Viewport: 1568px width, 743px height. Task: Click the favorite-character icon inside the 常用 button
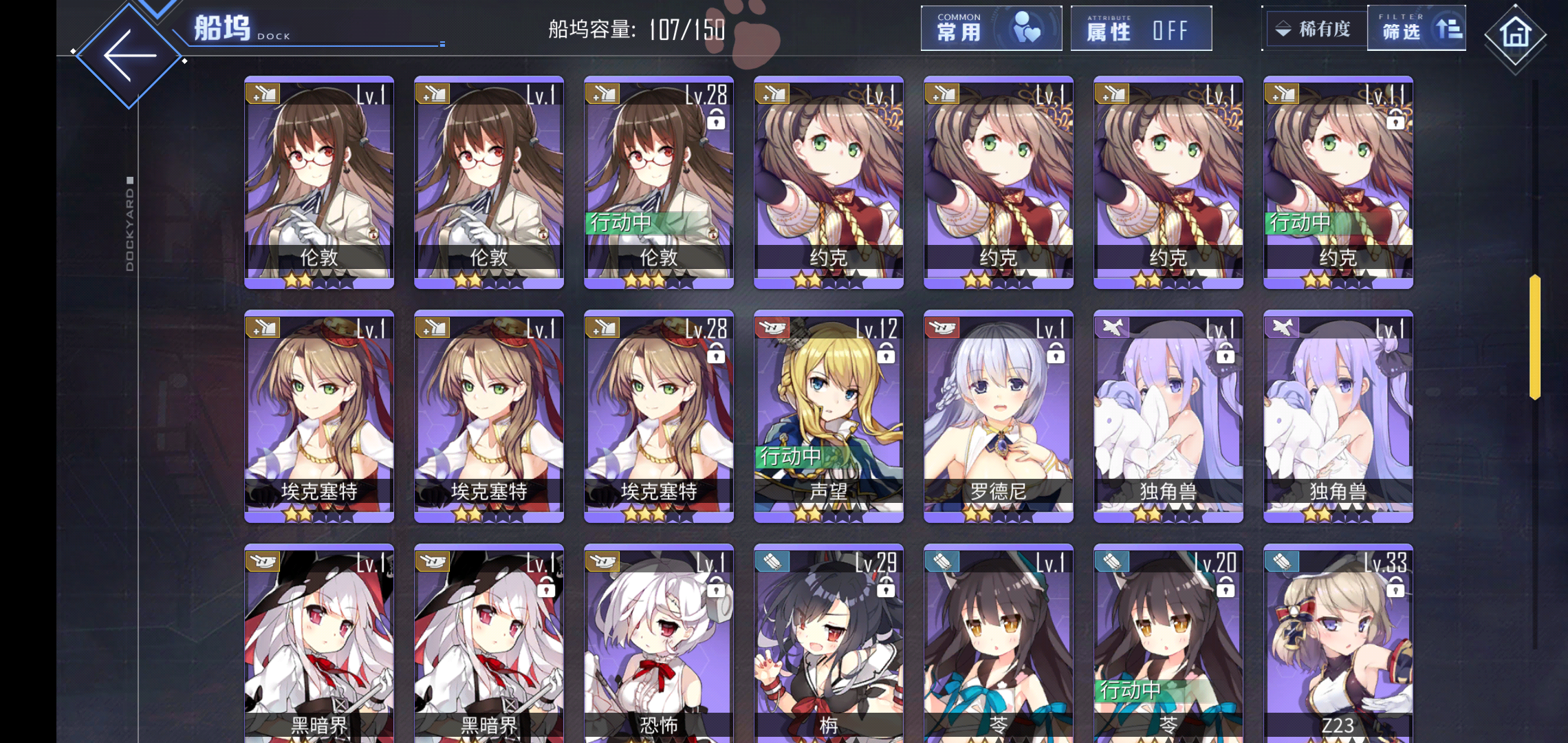click(1025, 29)
